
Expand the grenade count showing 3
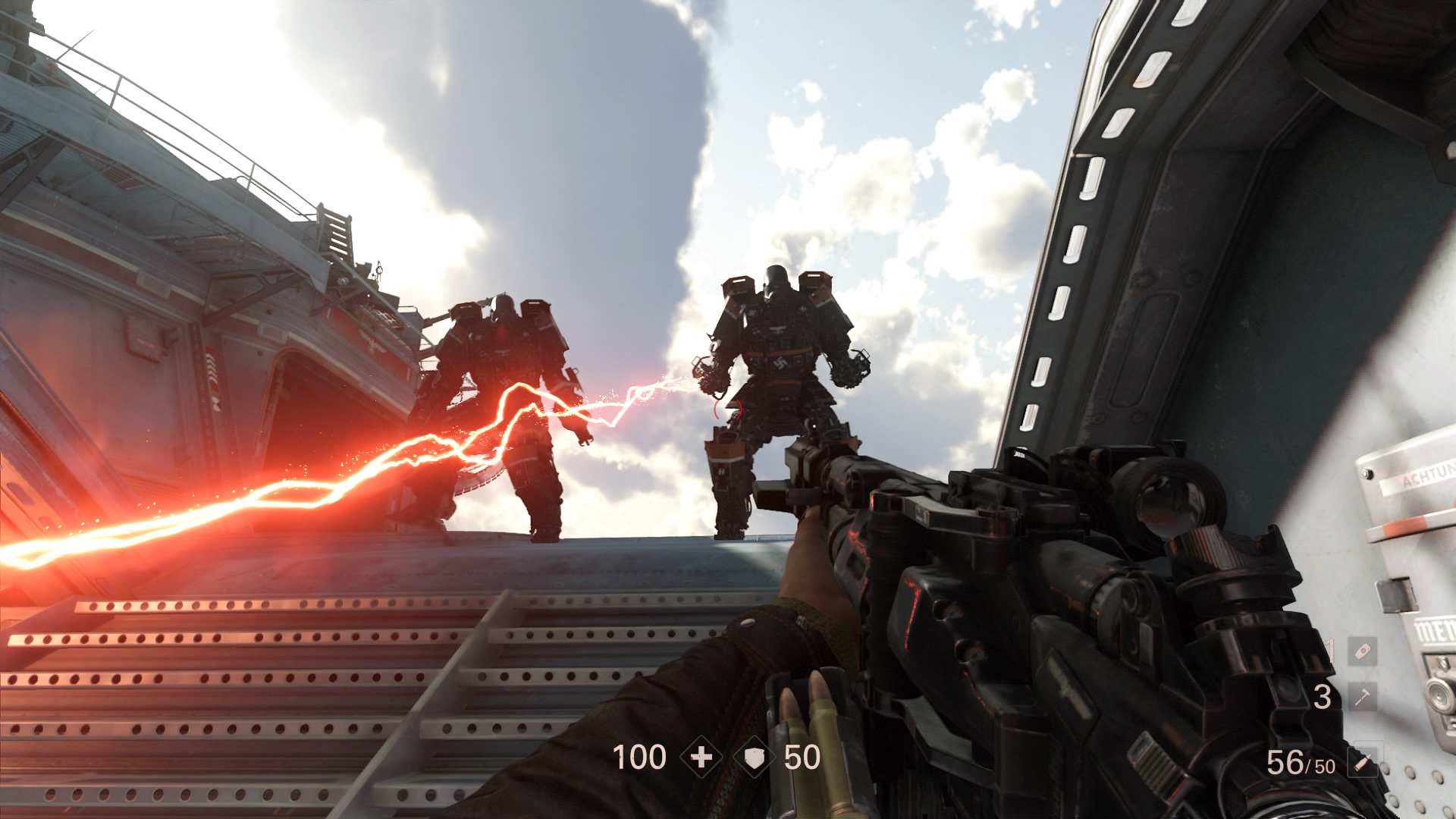(x=1324, y=698)
